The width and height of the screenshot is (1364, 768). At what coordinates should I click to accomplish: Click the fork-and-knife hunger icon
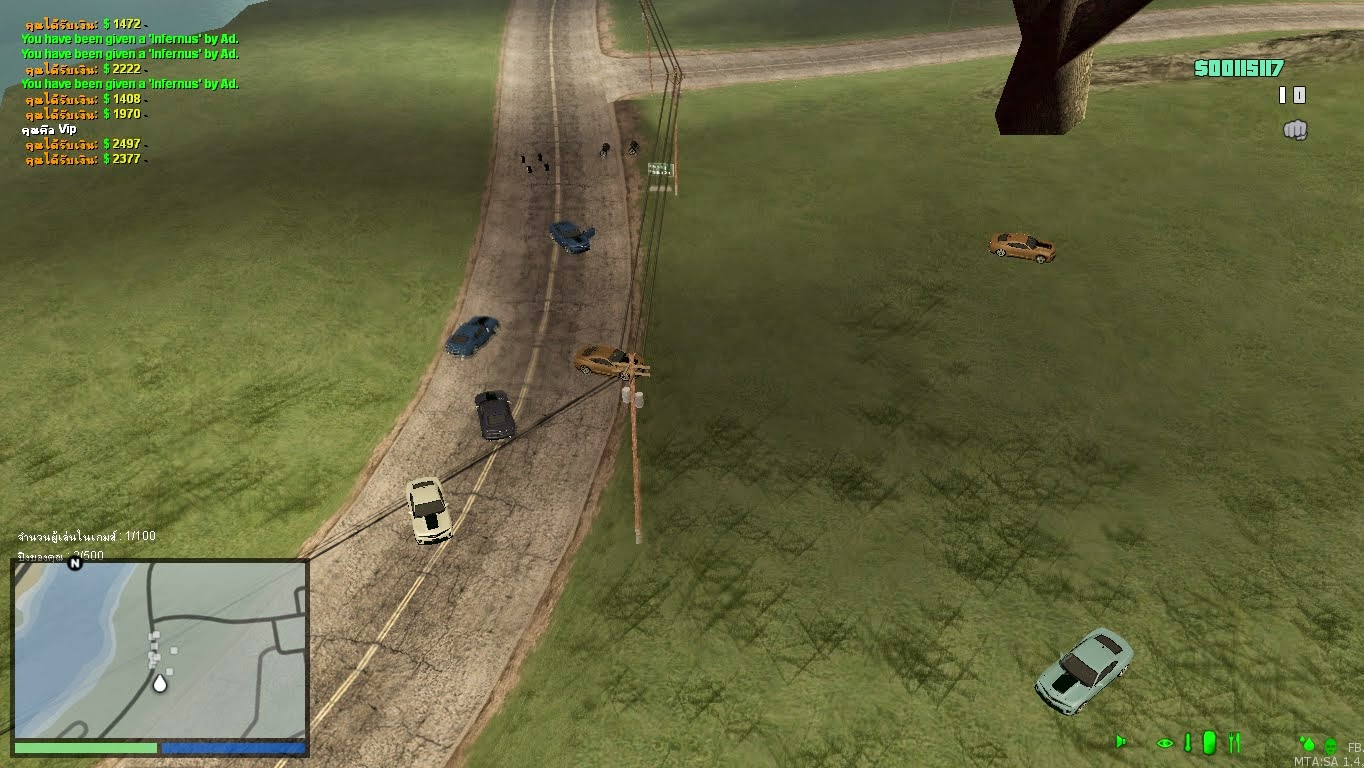(x=1235, y=743)
